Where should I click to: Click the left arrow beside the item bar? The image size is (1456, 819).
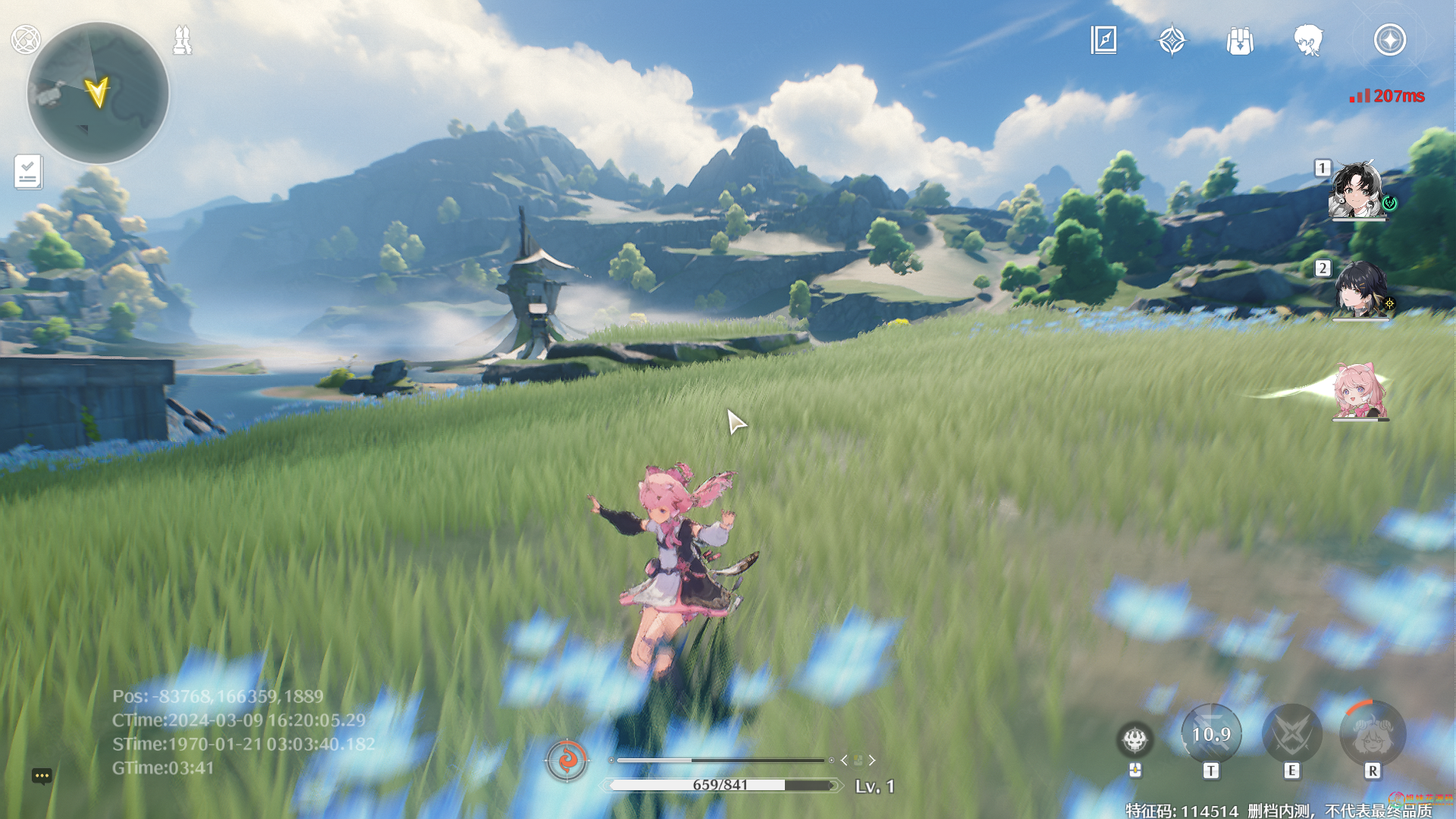(x=844, y=760)
